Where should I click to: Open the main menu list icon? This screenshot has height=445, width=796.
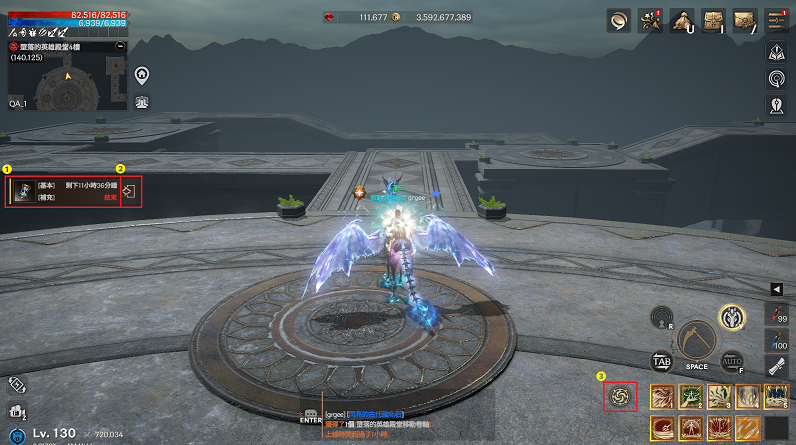[x=777, y=19]
